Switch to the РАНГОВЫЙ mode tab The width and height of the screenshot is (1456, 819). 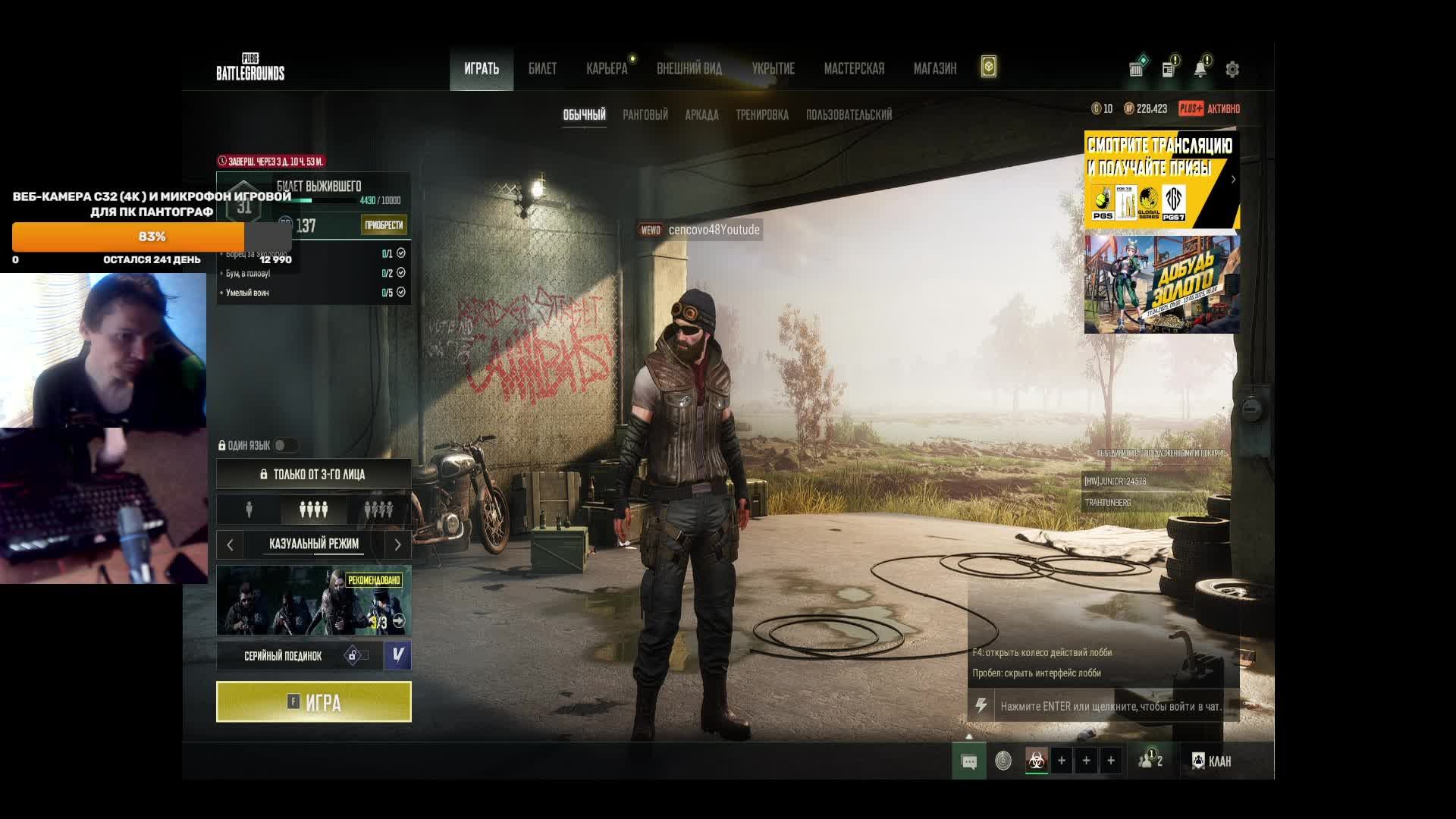(645, 115)
